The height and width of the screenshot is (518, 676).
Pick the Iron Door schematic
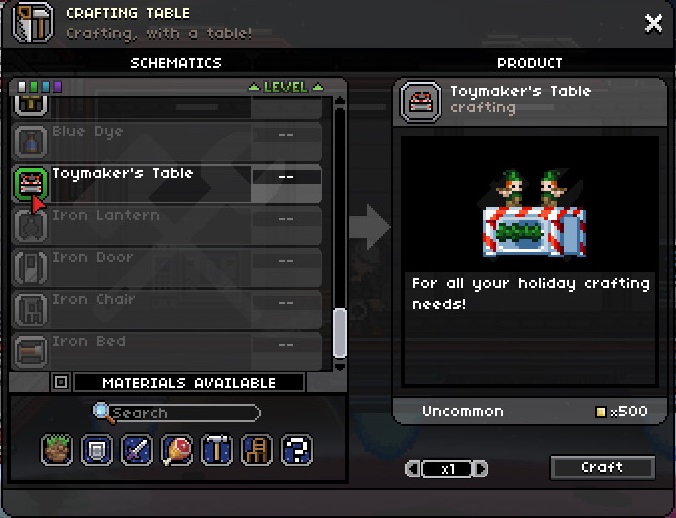coord(168,267)
